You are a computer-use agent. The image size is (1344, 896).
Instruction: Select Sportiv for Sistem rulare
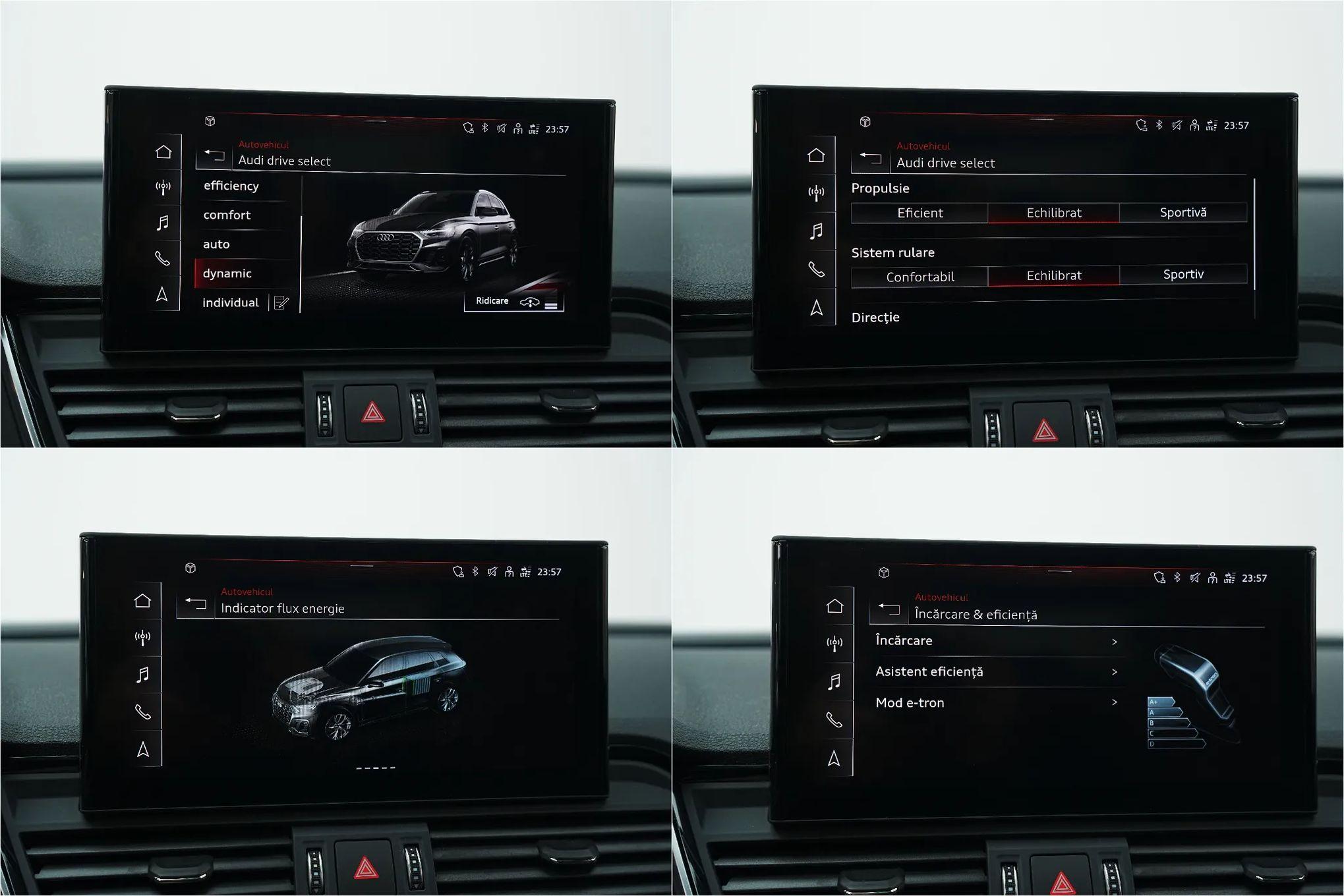[x=1183, y=275]
